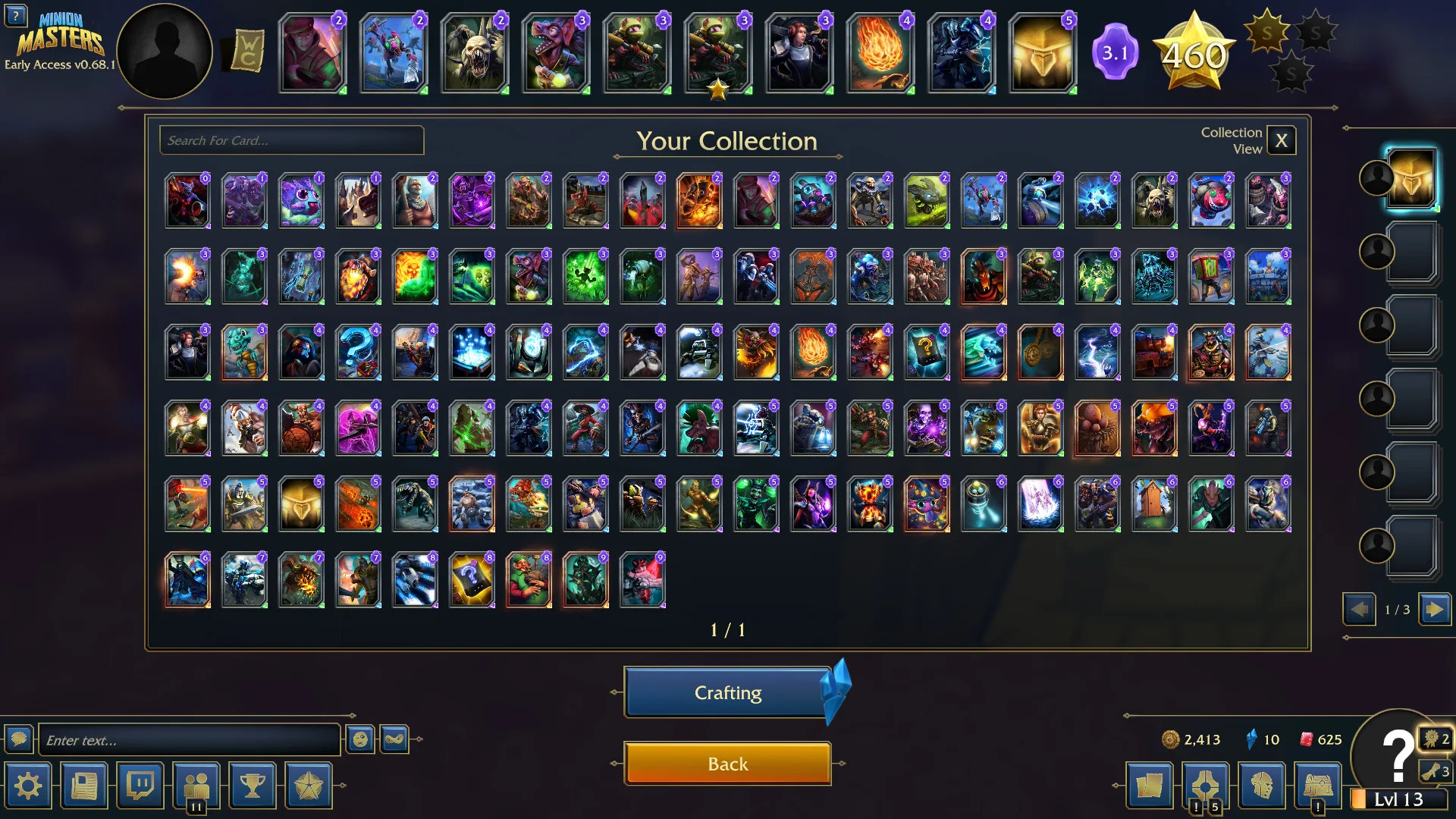Click the Search For Card field
The width and height of the screenshot is (1456, 819).
pos(290,140)
